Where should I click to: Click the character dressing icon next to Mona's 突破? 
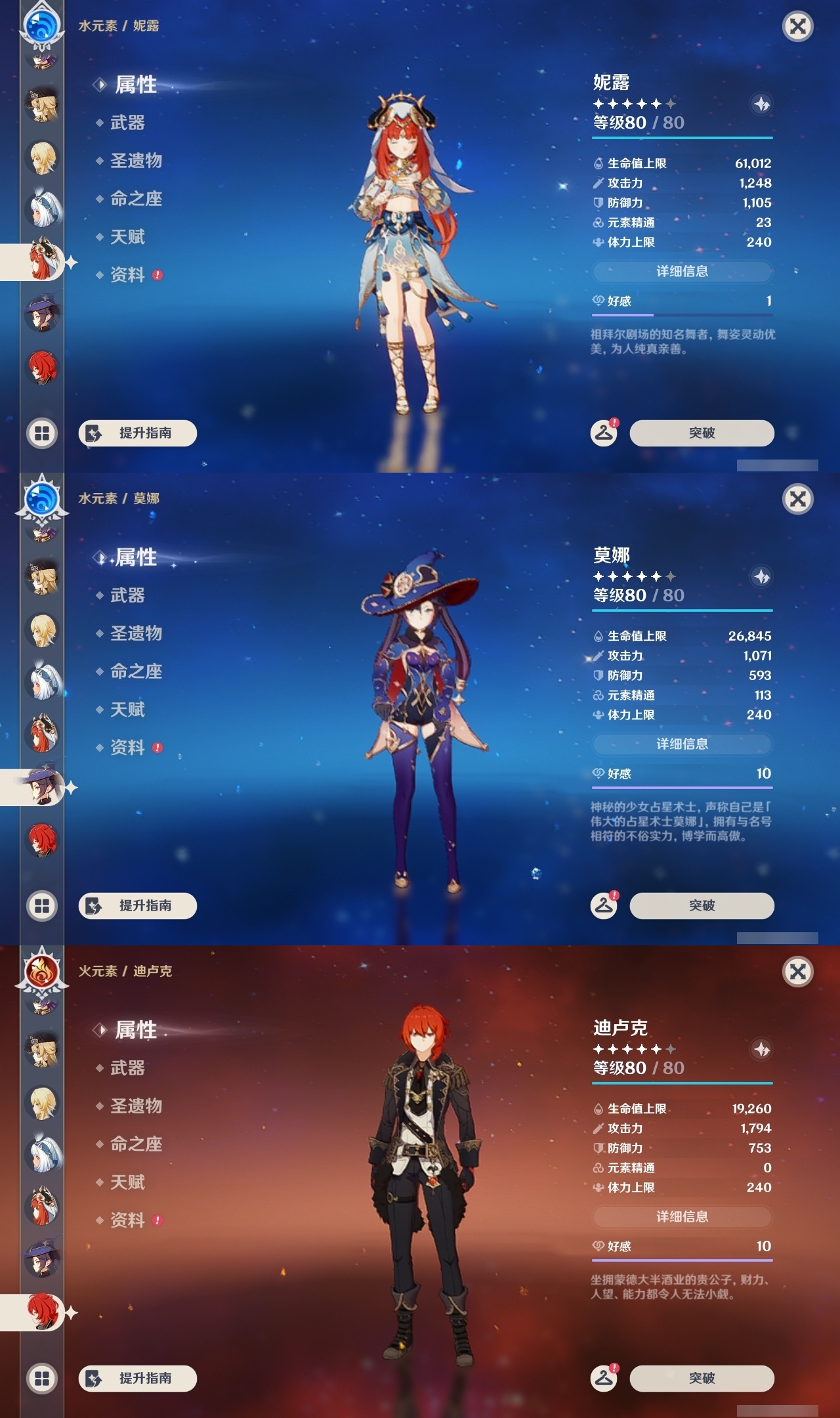click(604, 905)
